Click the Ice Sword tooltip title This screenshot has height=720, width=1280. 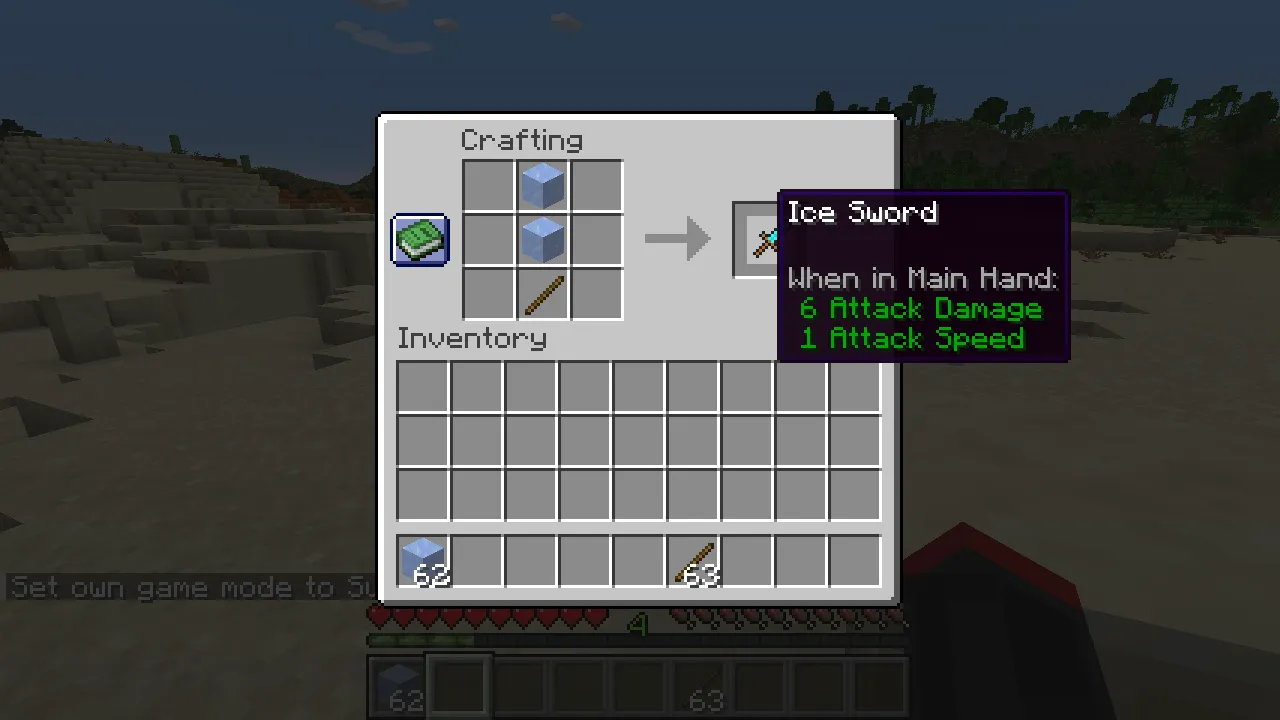pyautogui.click(x=862, y=212)
